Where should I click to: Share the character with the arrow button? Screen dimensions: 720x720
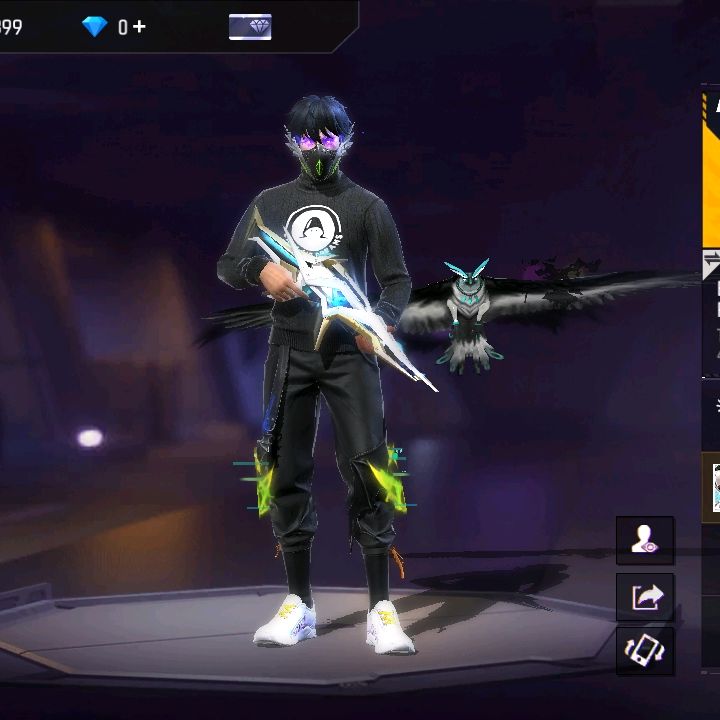point(645,597)
